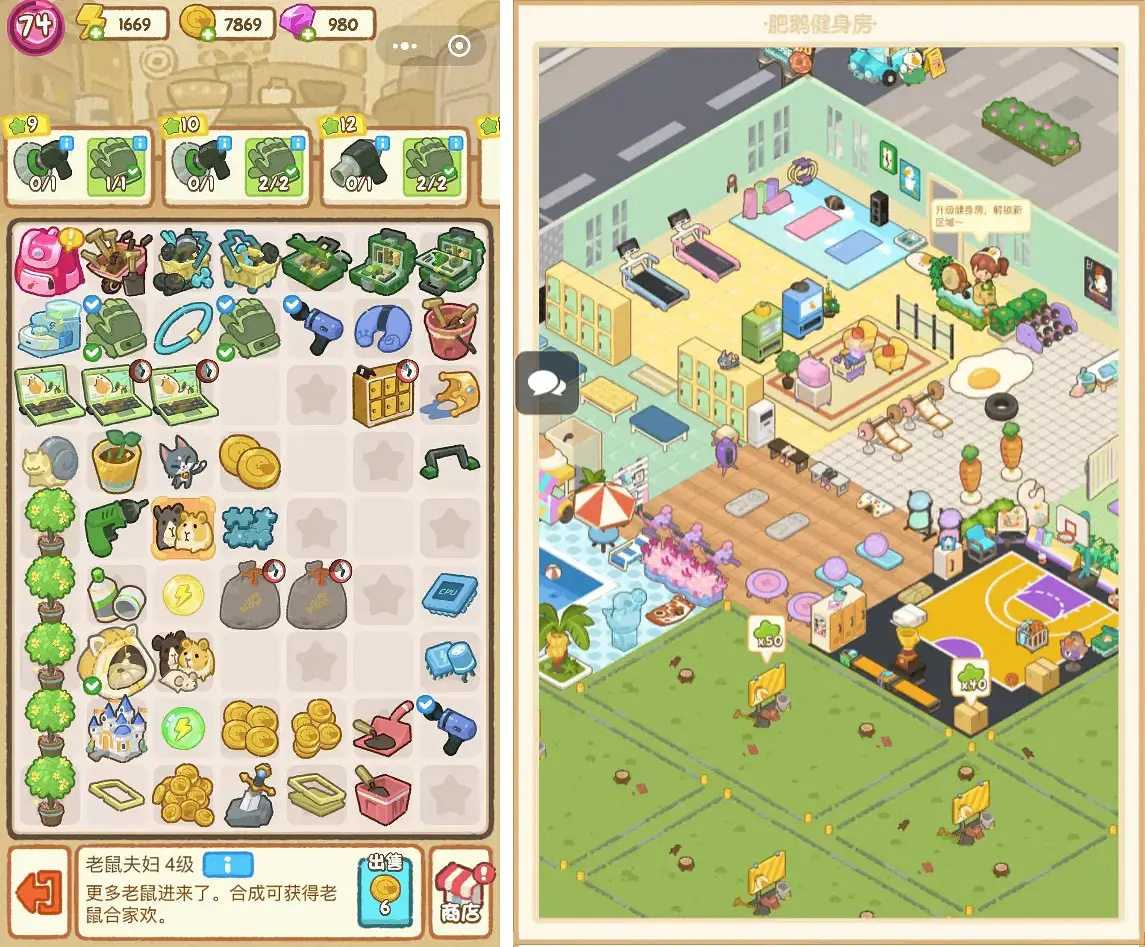Select the snail tile on board
1145x947 pixels.
(48, 461)
